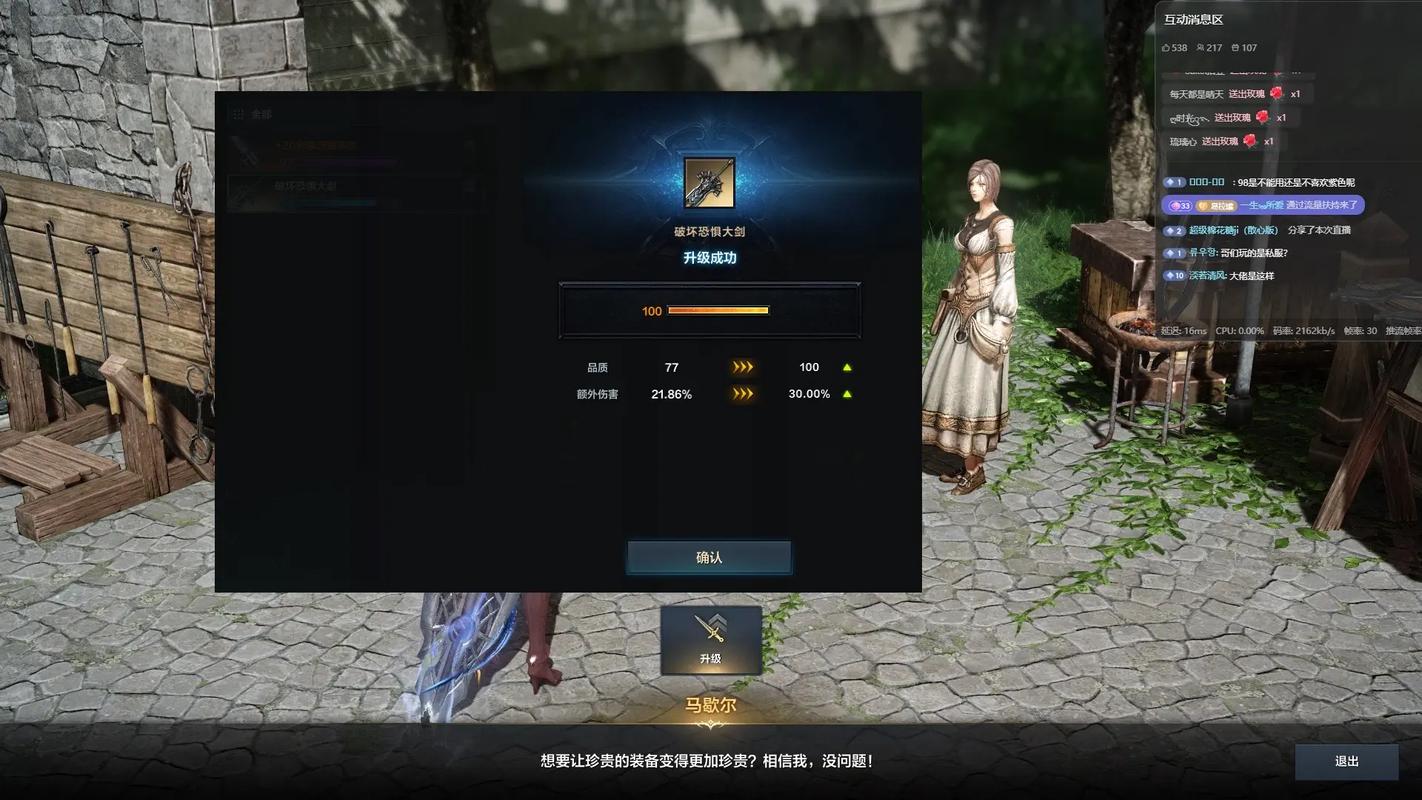Viewport: 1422px width, 800px height.
Task: Click the gift icon showing 107
Action: point(1235,47)
